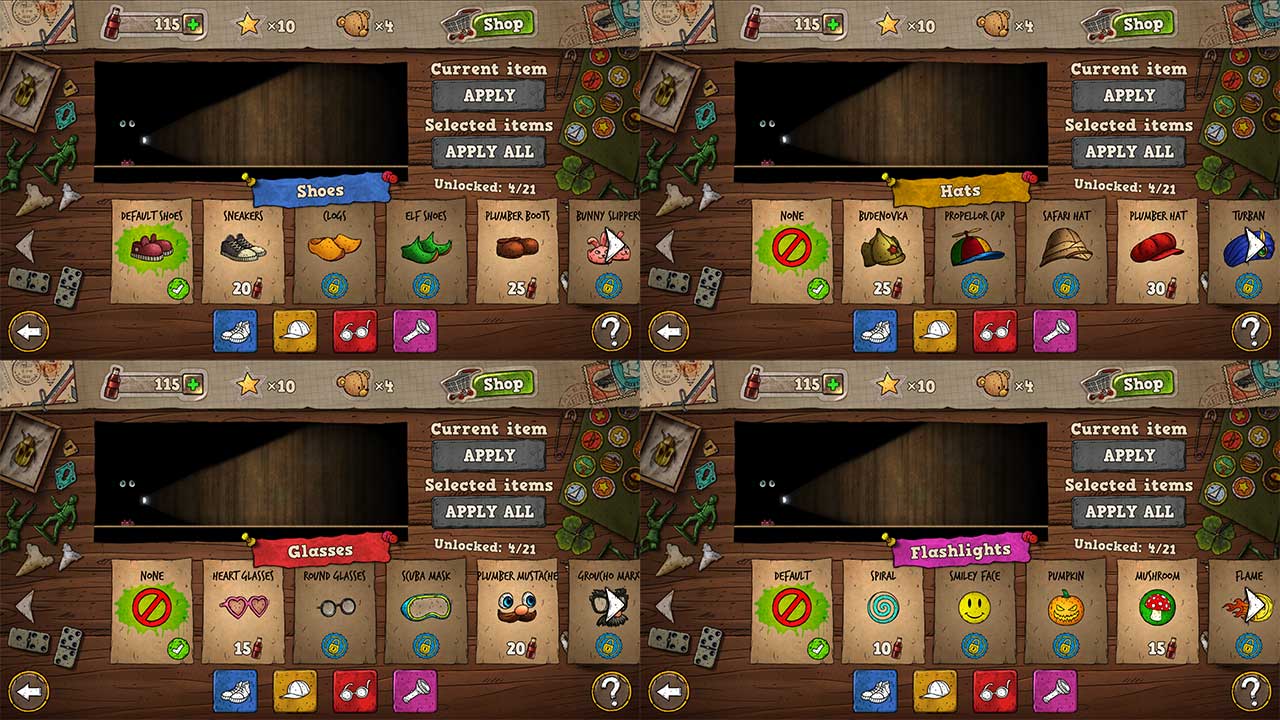Open the pink flashlight category icon
The height and width of the screenshot is (720, 1280).
[416, 331]
